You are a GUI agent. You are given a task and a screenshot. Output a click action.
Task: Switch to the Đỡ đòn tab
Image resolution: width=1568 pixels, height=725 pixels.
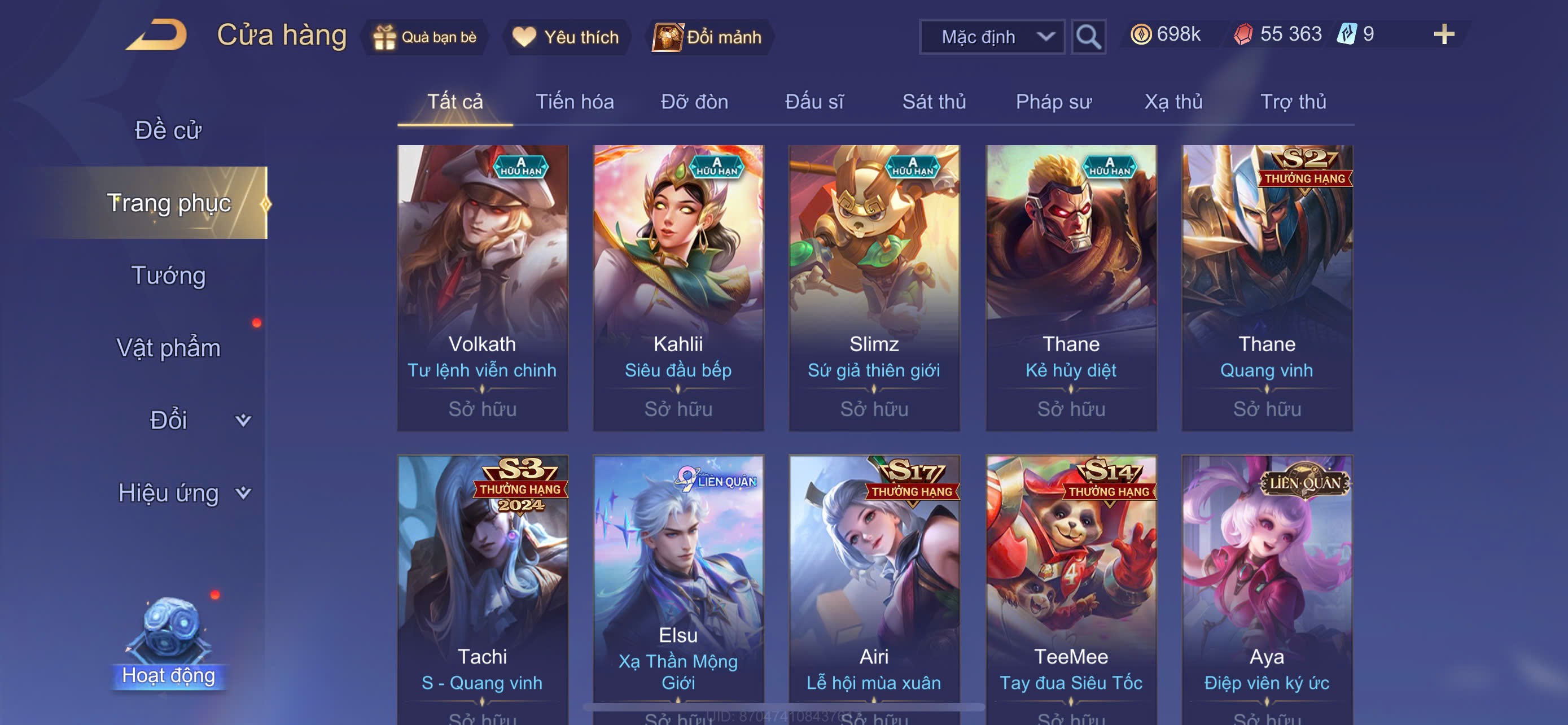click(x=694, y=102)
